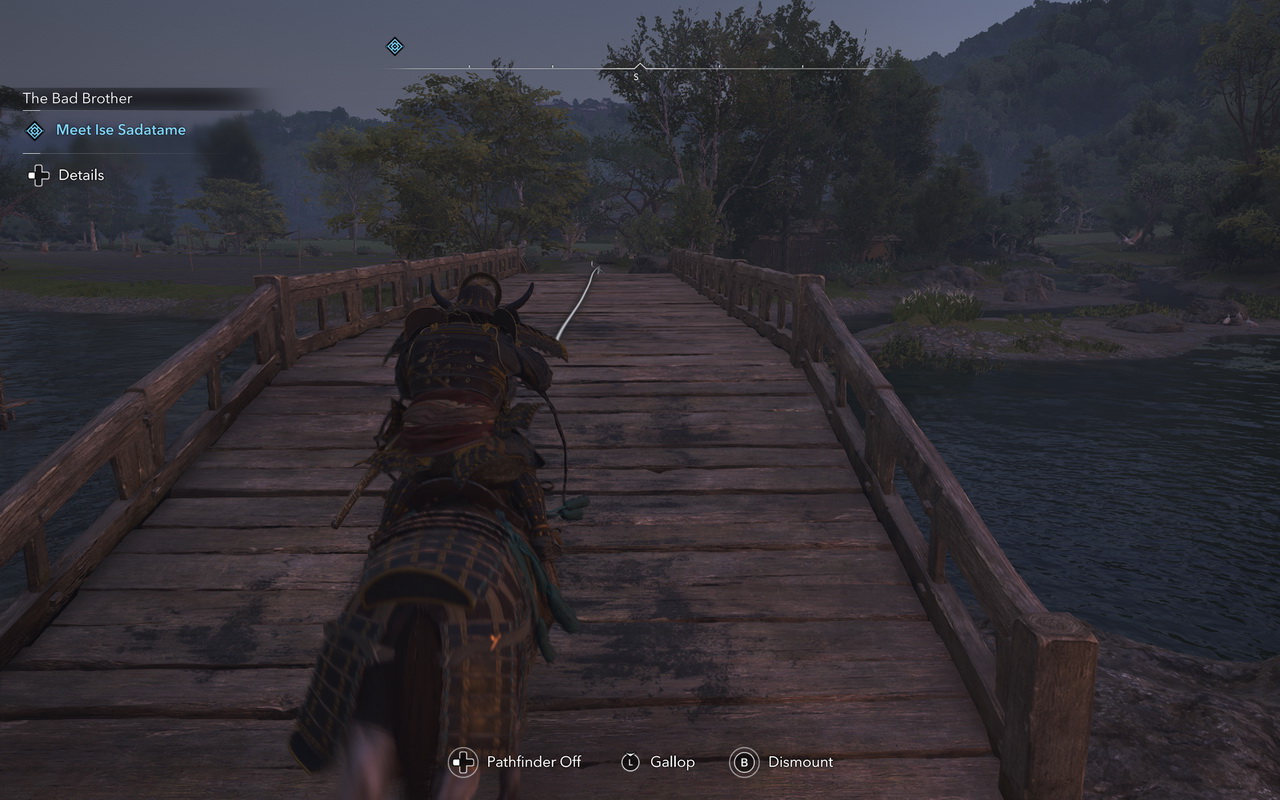The width and height of the screenshot is (1280, 800).
Task: Expand The Bad Brother quest tracker
Action: [x=77, y=98]
